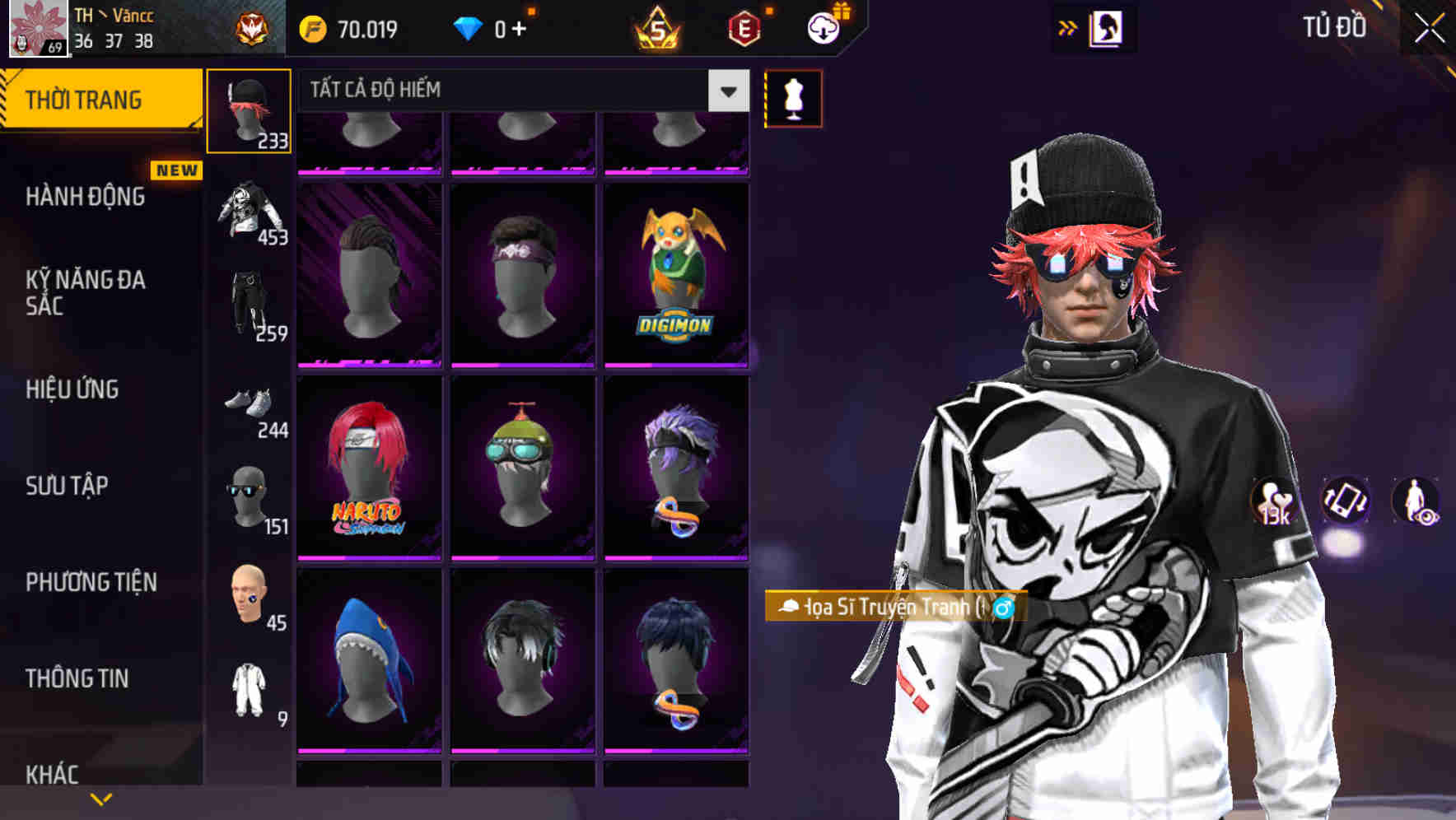Open the profile card icon in the top bar
Screen dimensions: 1456x820
click(1108, 27)
